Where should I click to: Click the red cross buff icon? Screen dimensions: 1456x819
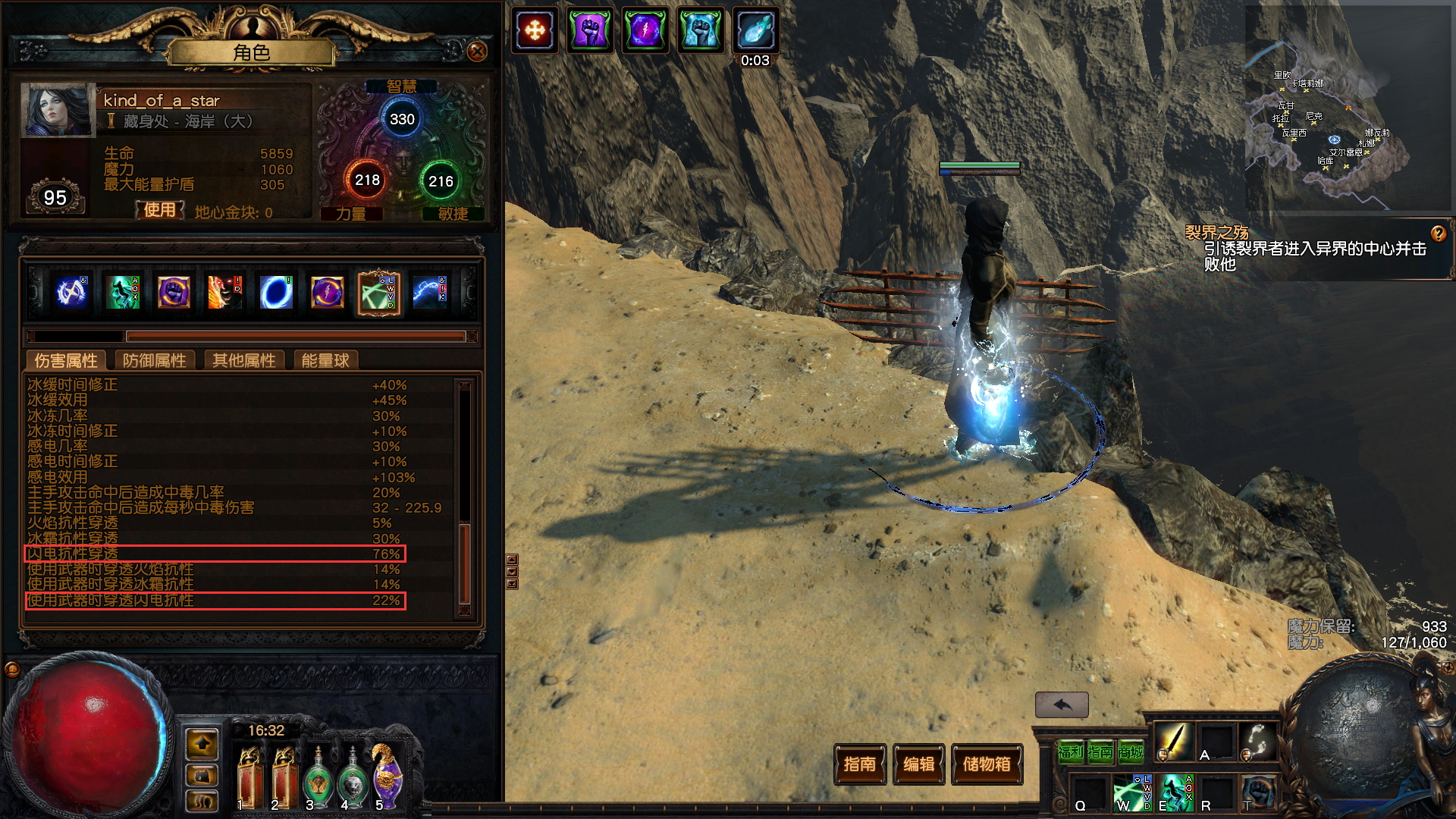click(535, 31)
